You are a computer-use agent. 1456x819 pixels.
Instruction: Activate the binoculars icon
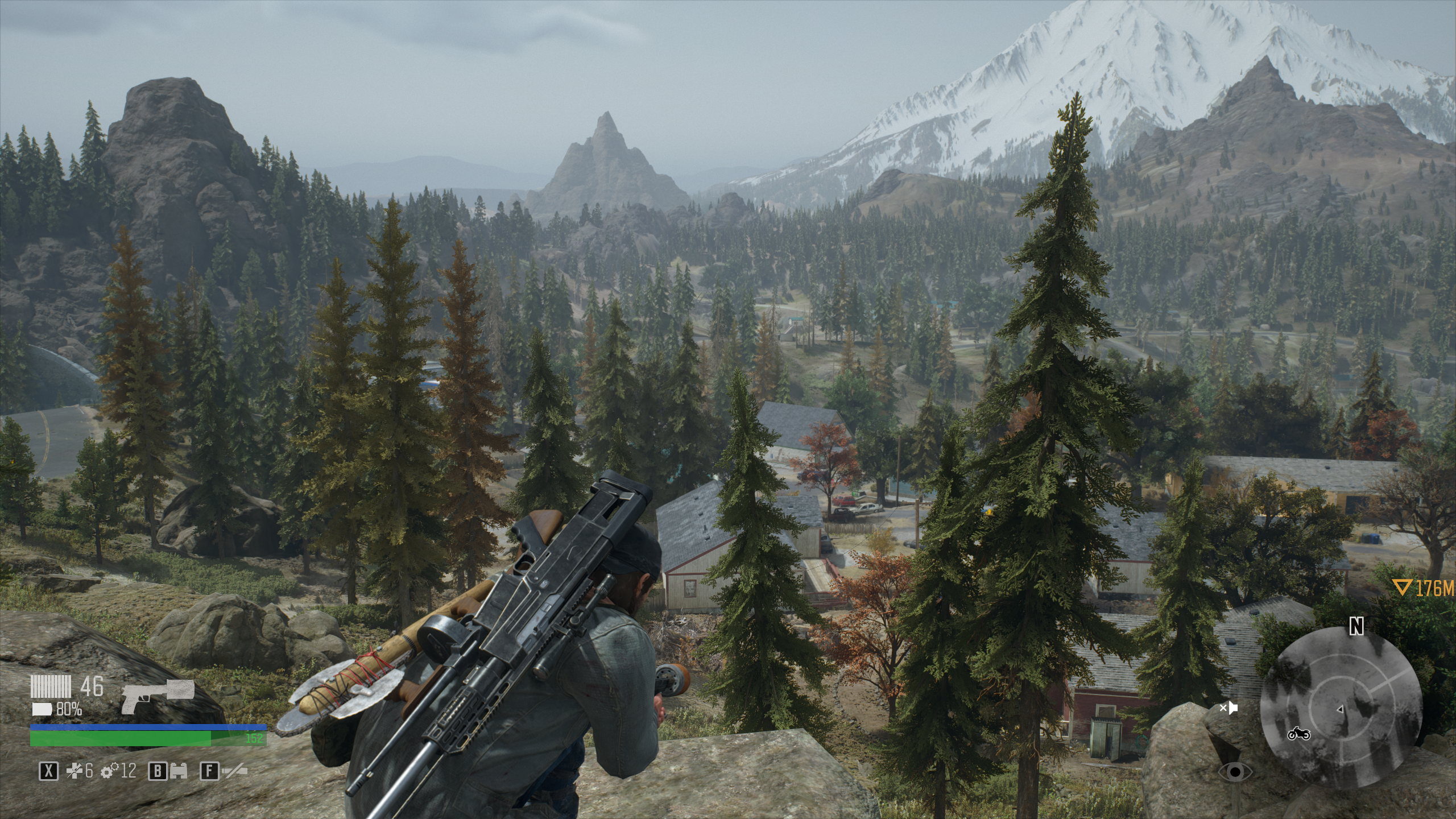coord(180,771)
